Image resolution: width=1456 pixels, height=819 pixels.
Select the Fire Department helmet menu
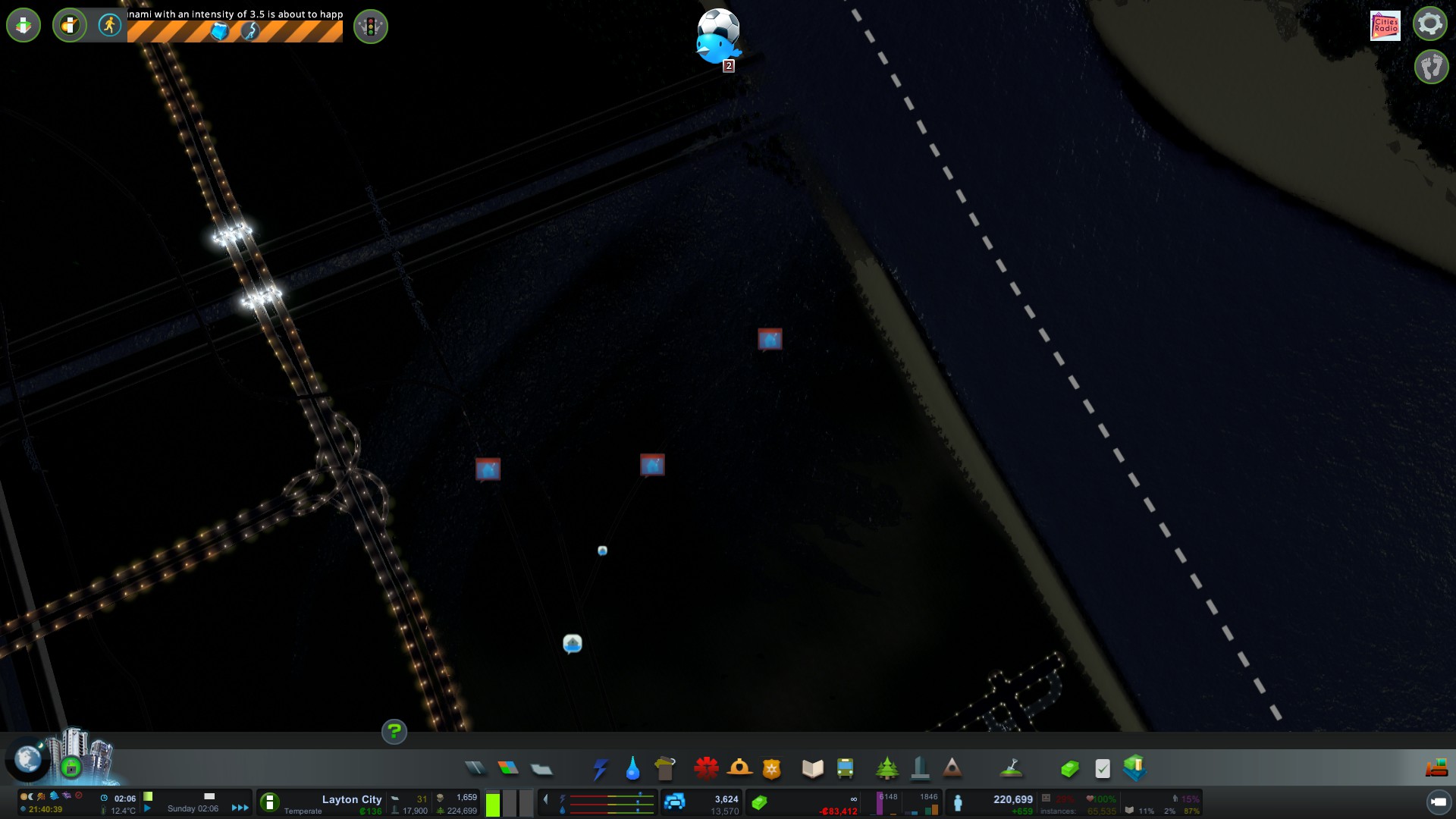(x=739, y=768)
